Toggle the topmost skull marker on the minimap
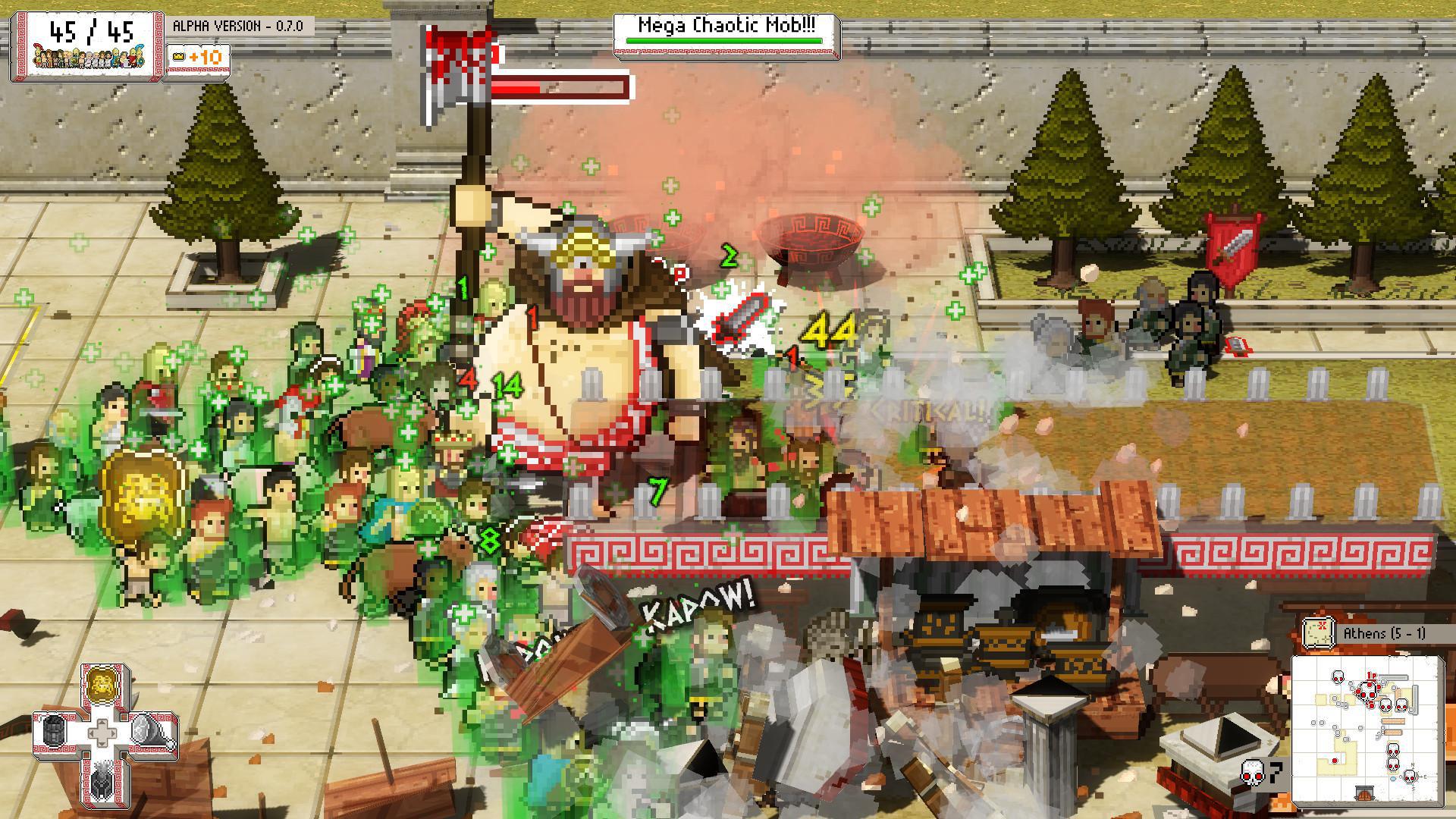 tap(1338, 676)
